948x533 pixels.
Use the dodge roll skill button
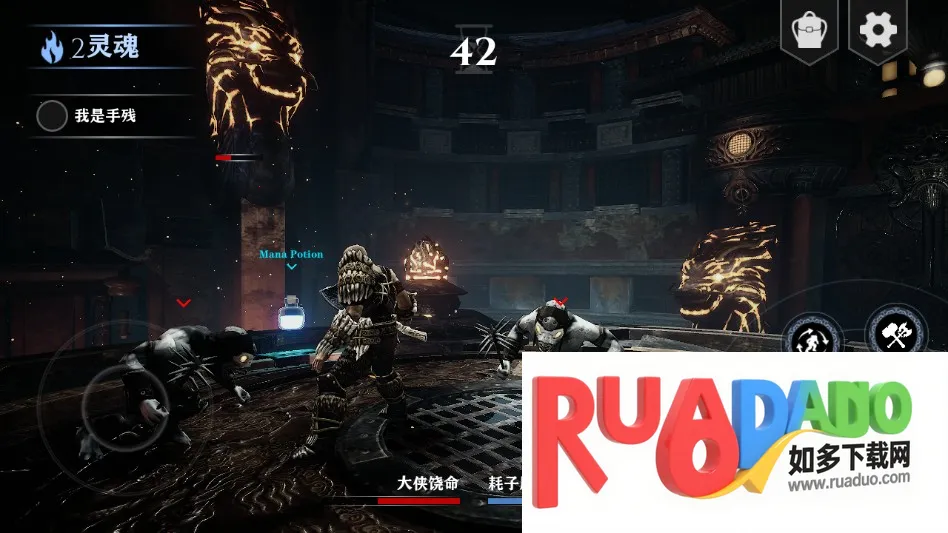coord(812,336)
